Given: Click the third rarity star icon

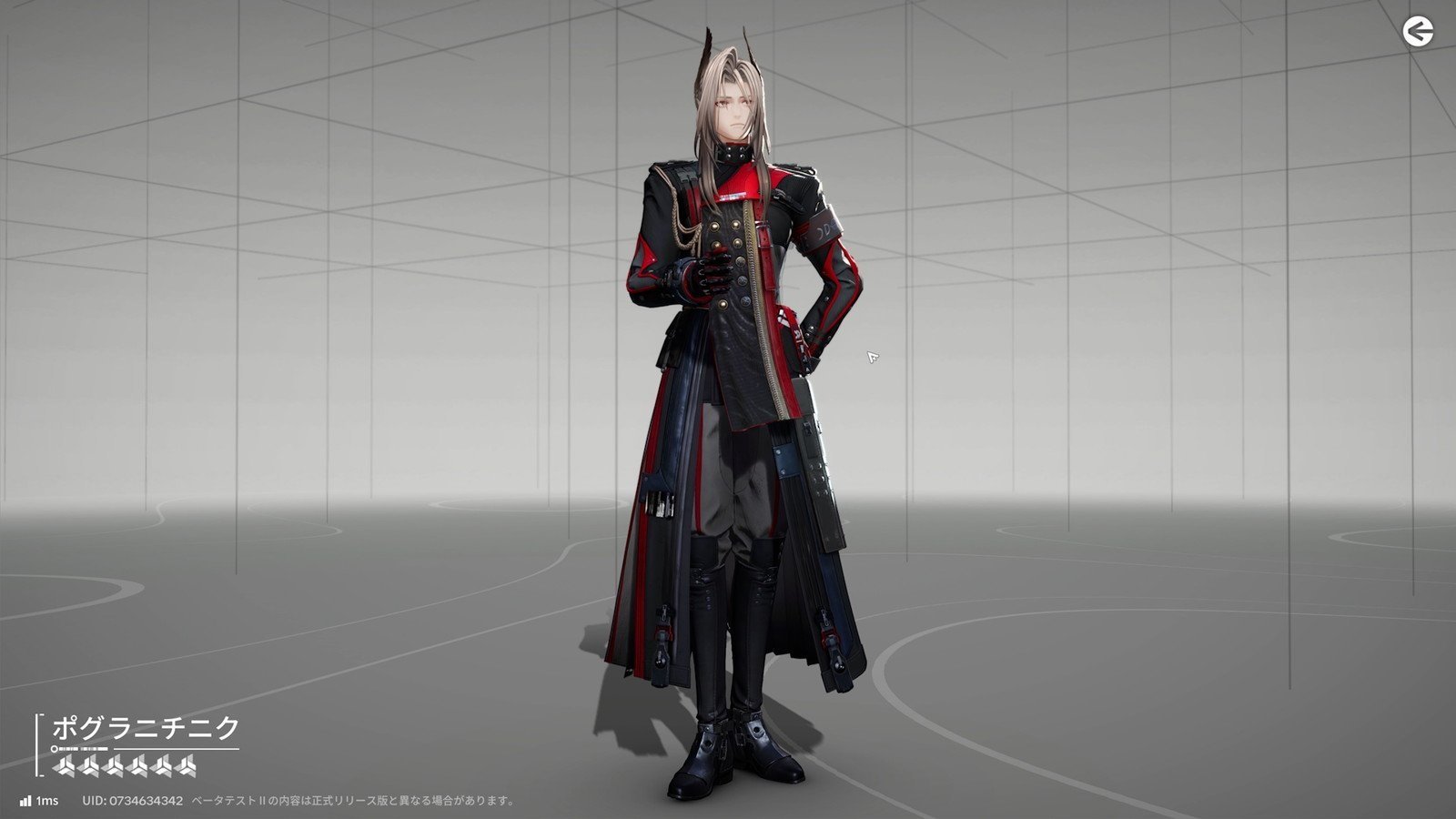Looking at the screenshot, I should [x=111, y=765].
